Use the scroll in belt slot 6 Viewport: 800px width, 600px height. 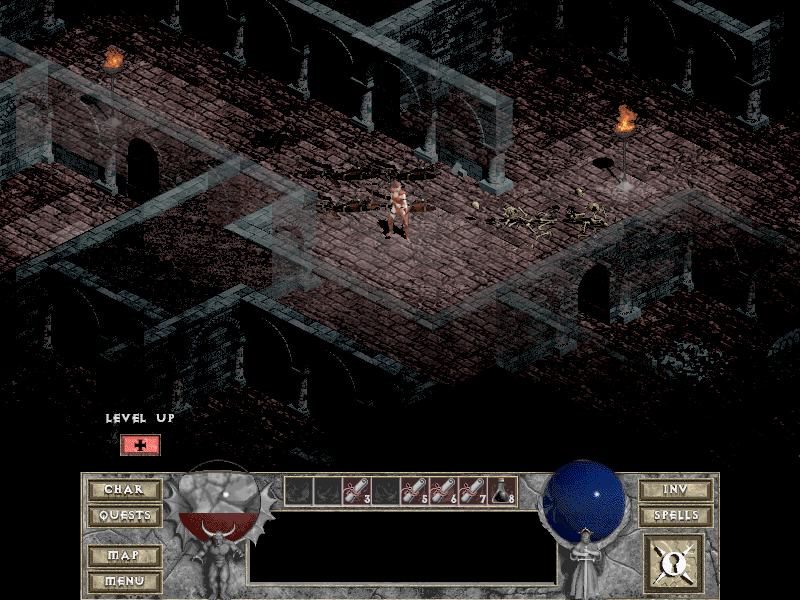(444, 490)
